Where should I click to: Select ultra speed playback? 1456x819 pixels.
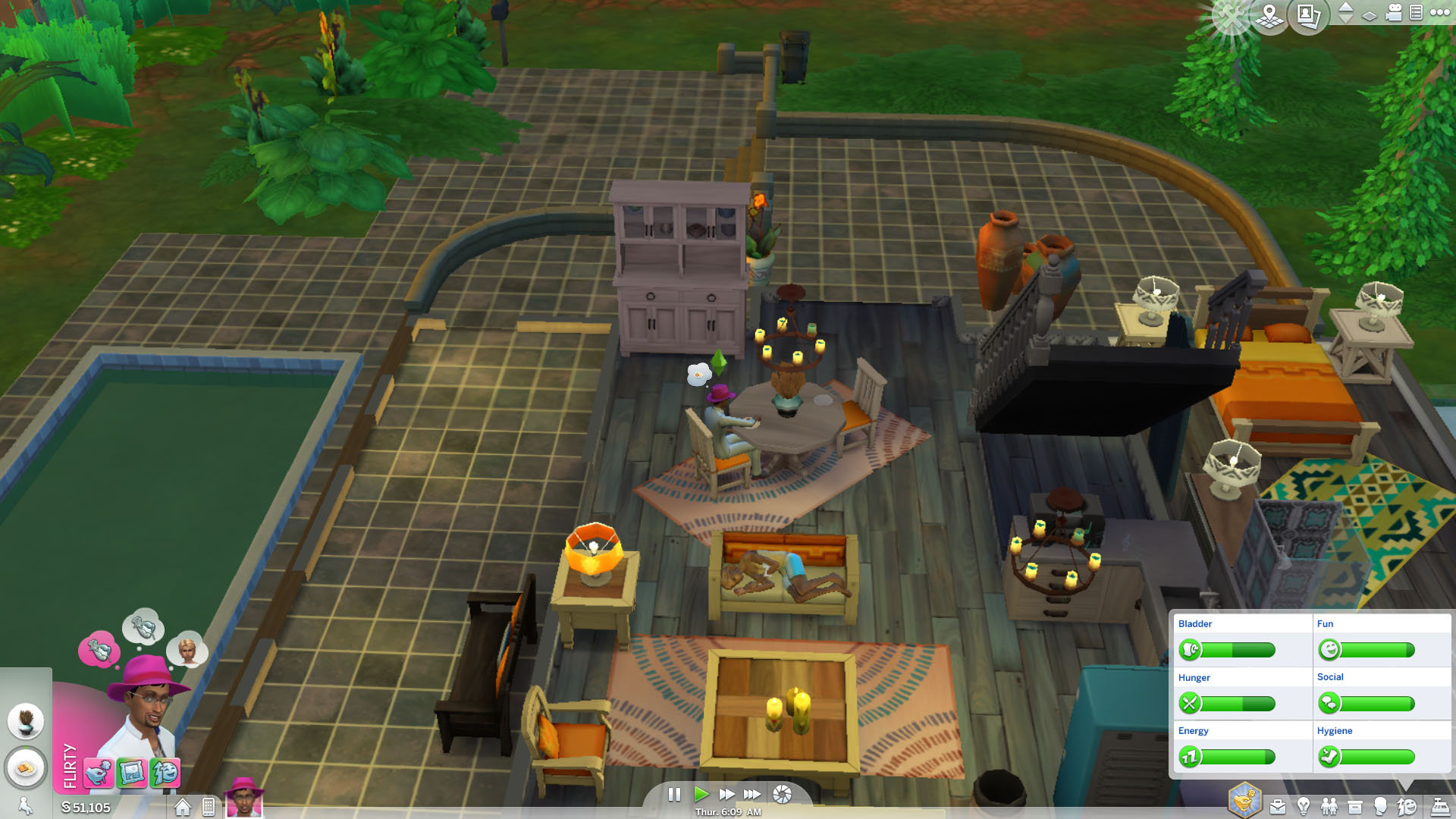pos(752,795)
